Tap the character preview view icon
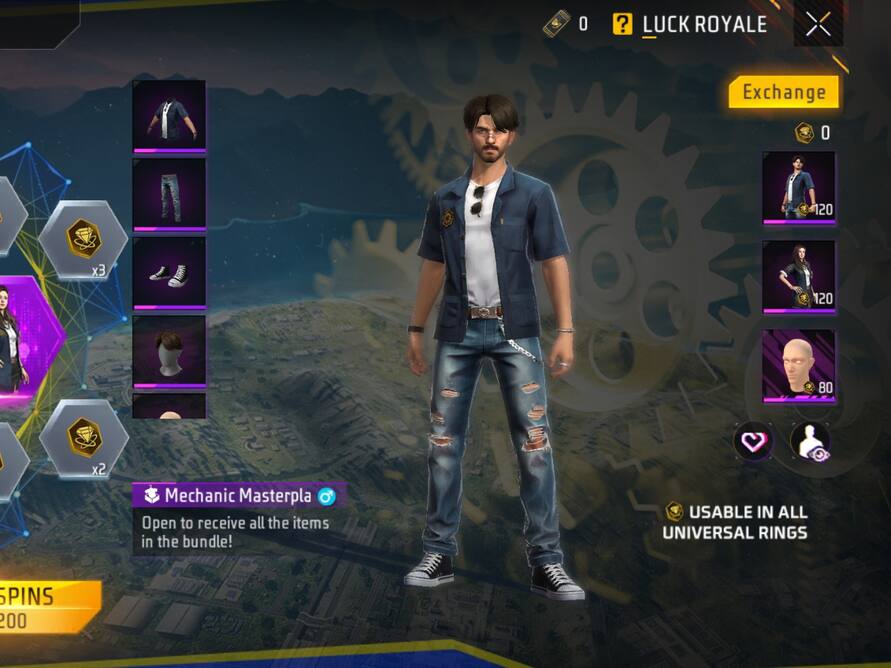The height and width of the screenshot is (668, 891). [809, 441]
